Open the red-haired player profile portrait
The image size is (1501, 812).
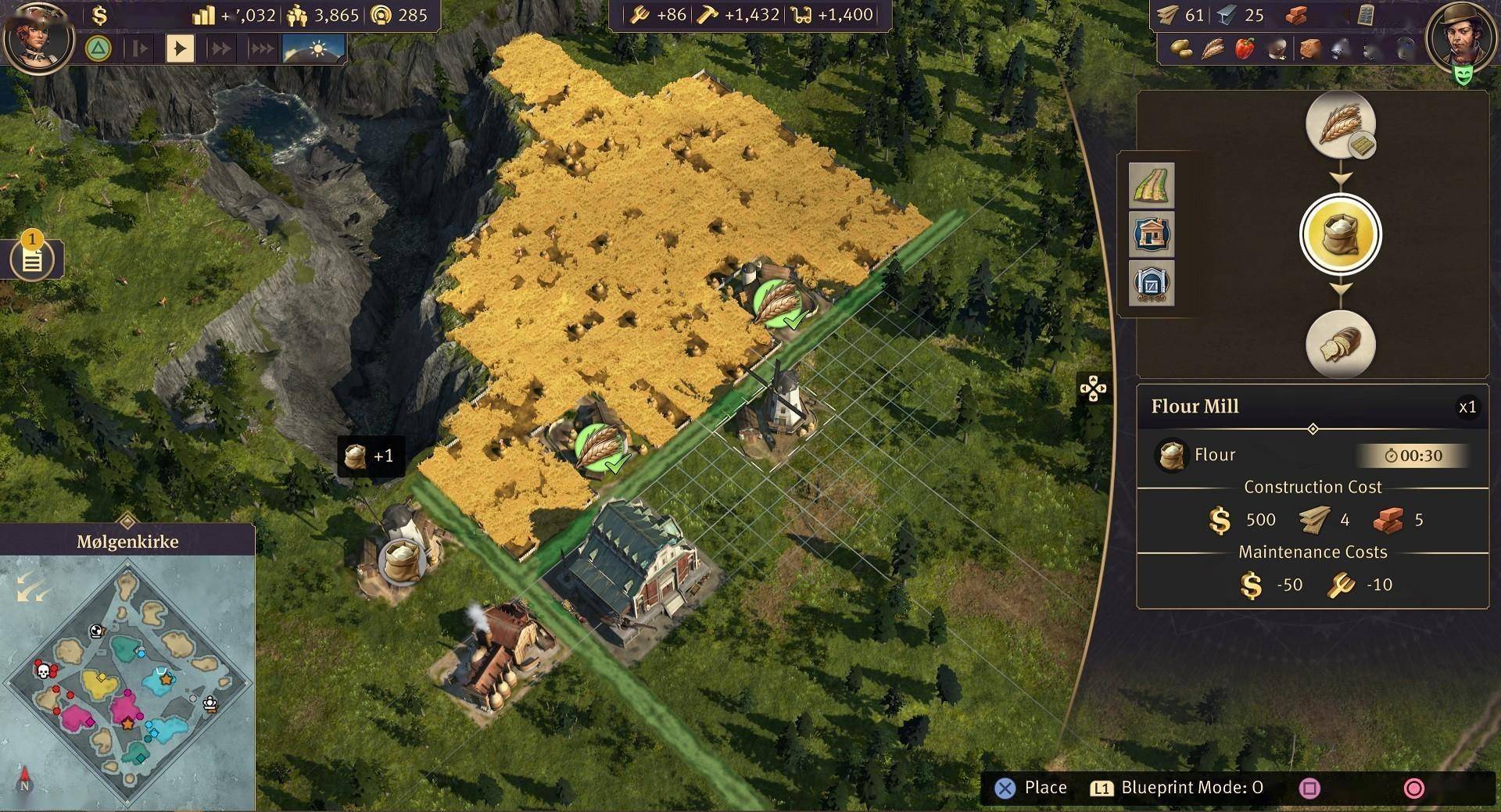(x=38, y=37)
